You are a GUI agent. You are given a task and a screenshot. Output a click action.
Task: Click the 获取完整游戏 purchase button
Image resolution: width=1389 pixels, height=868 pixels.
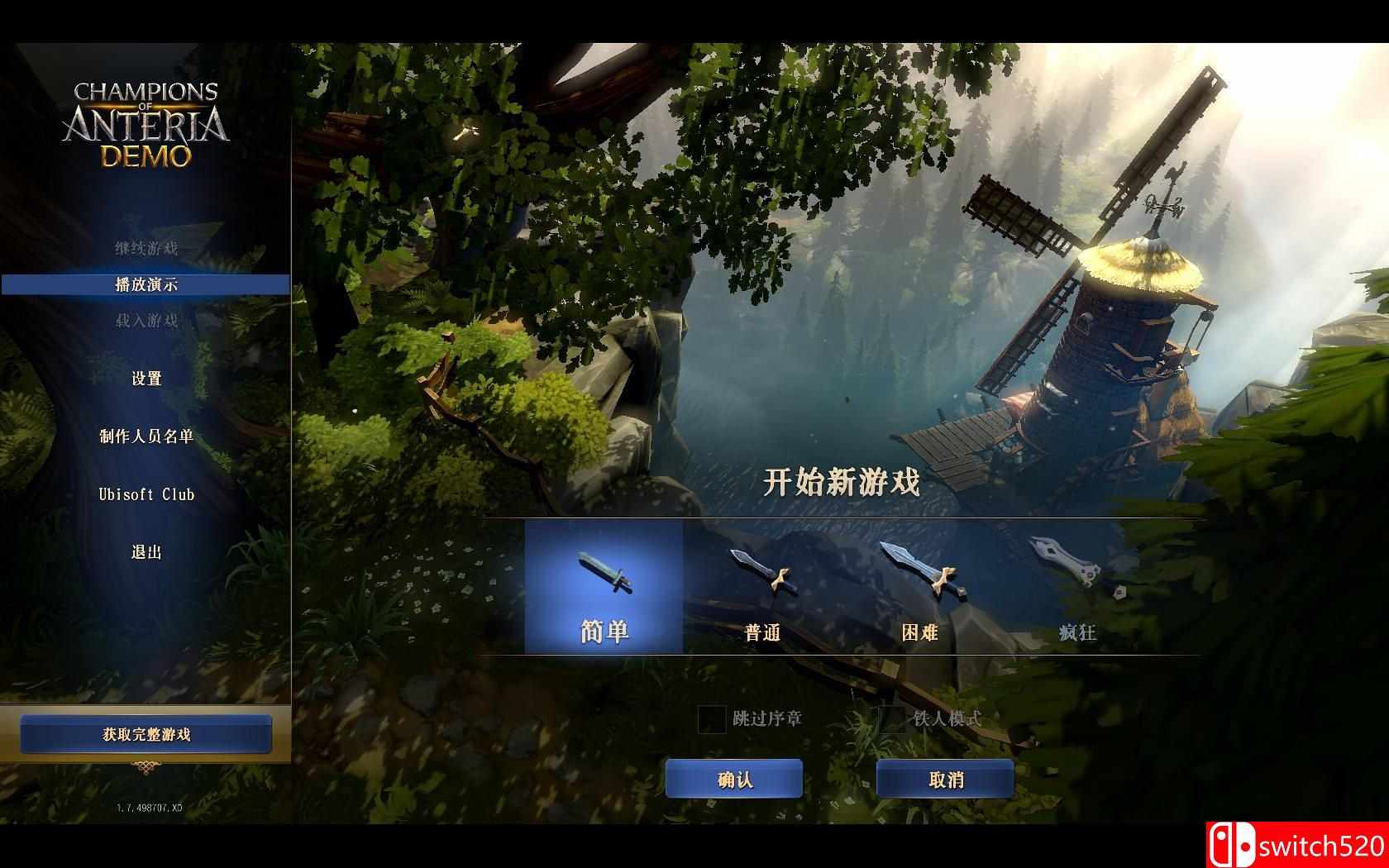click(147, 732)
